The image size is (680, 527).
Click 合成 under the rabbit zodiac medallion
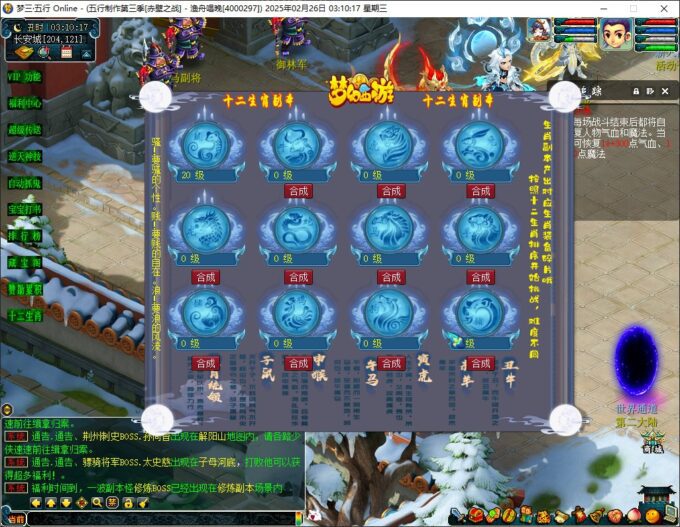[x=480, y=191]
